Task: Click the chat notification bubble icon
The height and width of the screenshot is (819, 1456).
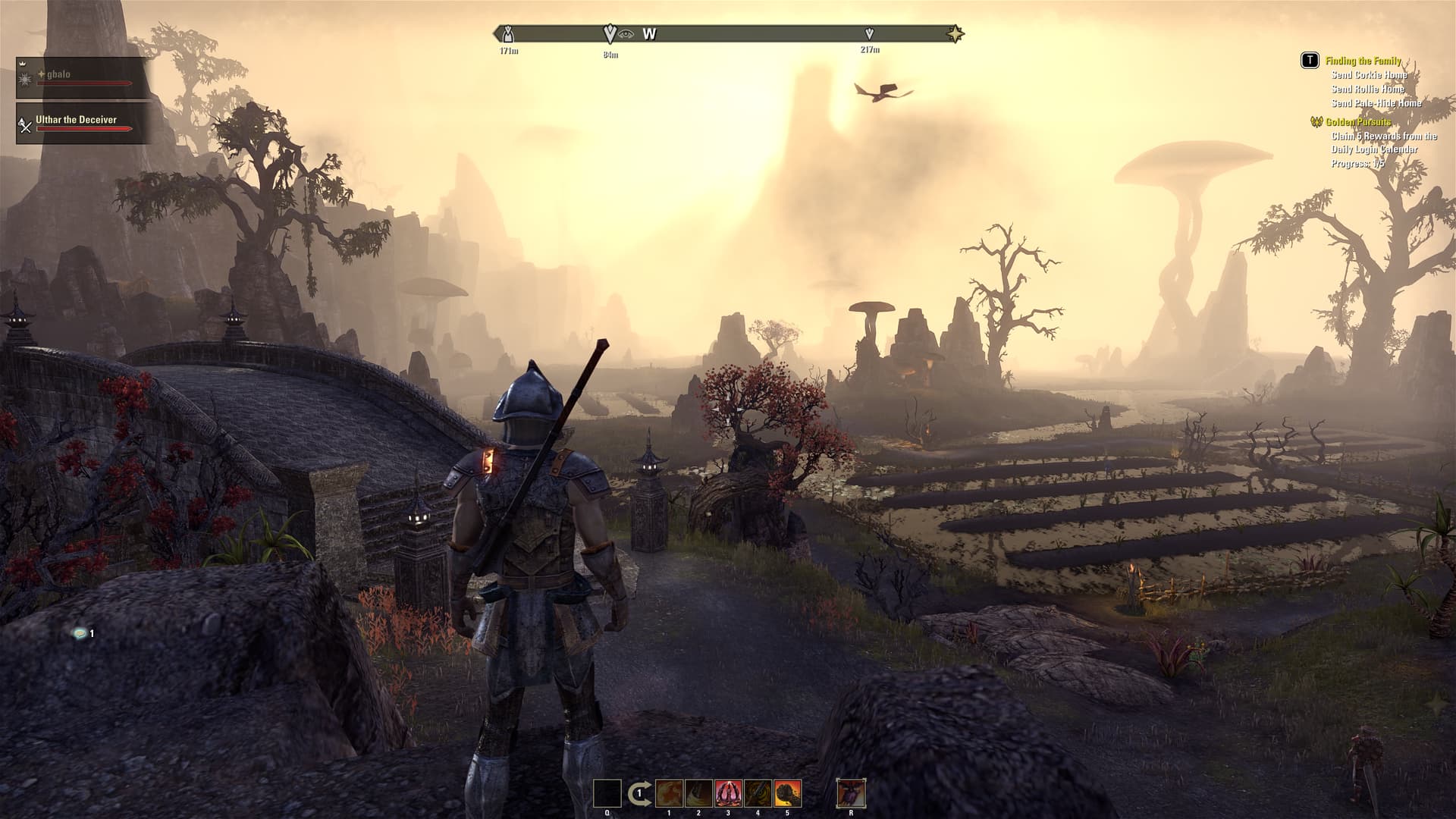Action: coord(79,633)
